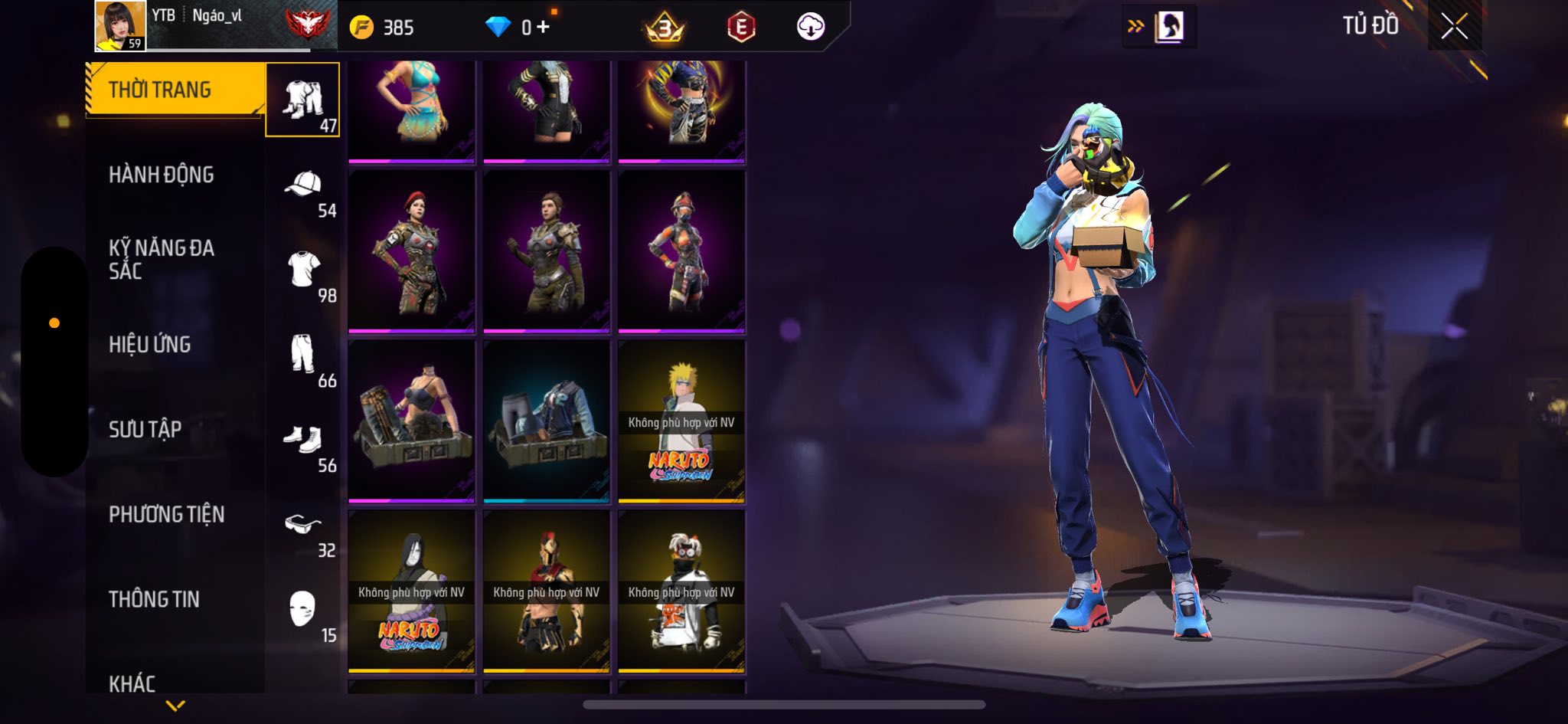
Task: Open the HÀNH ĐỘNG category
Action: (x=162, y=175)
